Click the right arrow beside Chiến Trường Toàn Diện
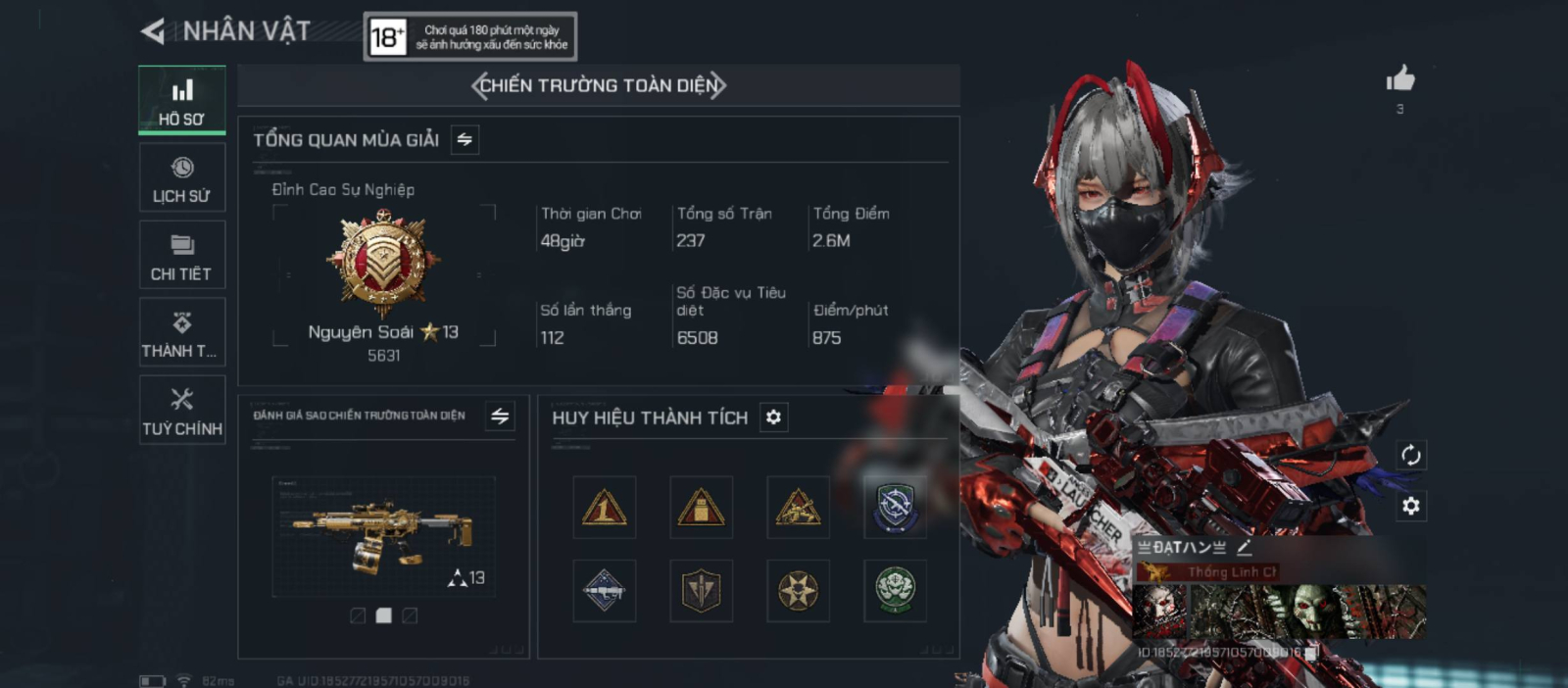 pyautogui.click(x=718, y=86)
